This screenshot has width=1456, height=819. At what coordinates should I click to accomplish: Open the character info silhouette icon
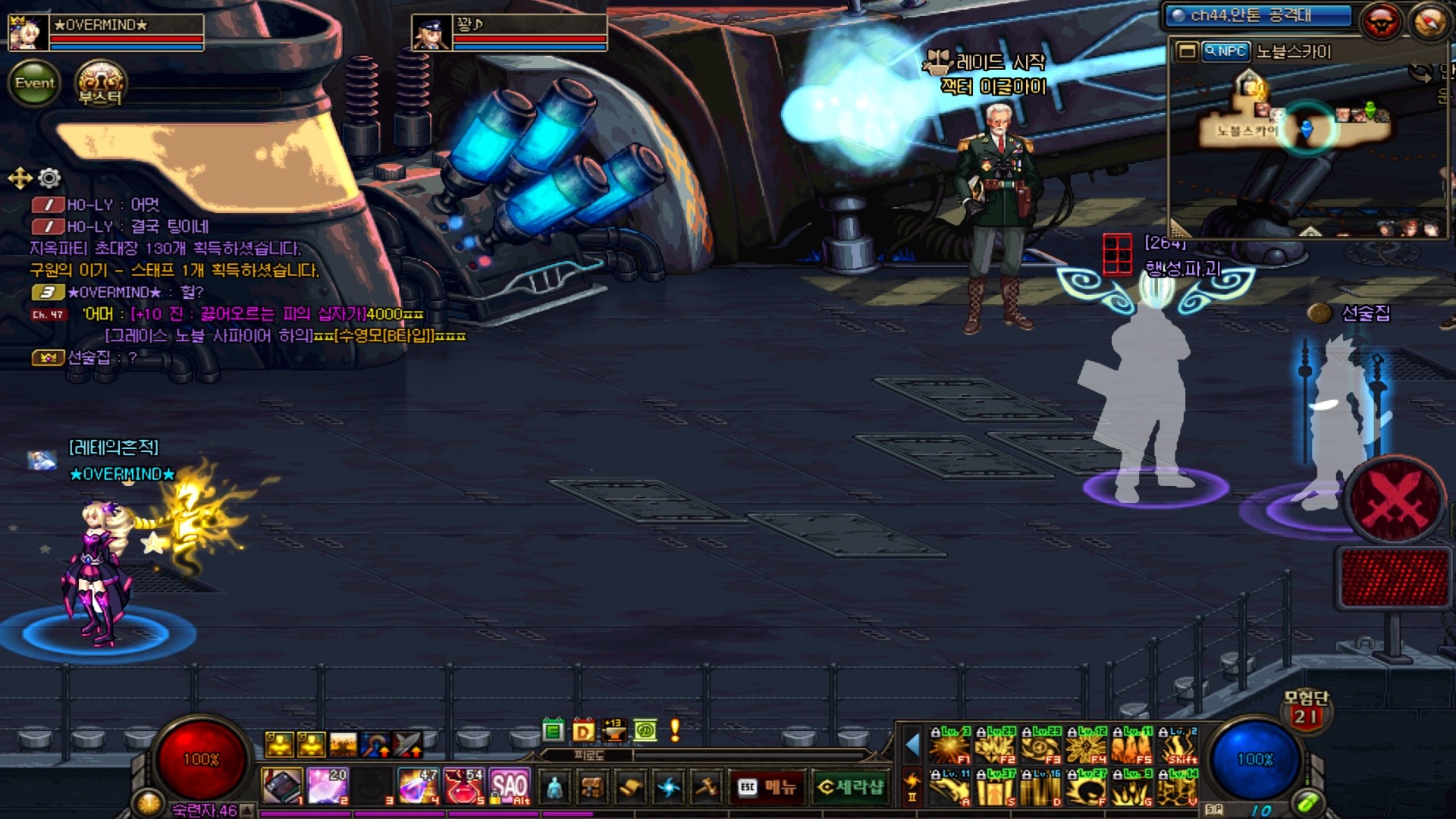click(555, 788)
